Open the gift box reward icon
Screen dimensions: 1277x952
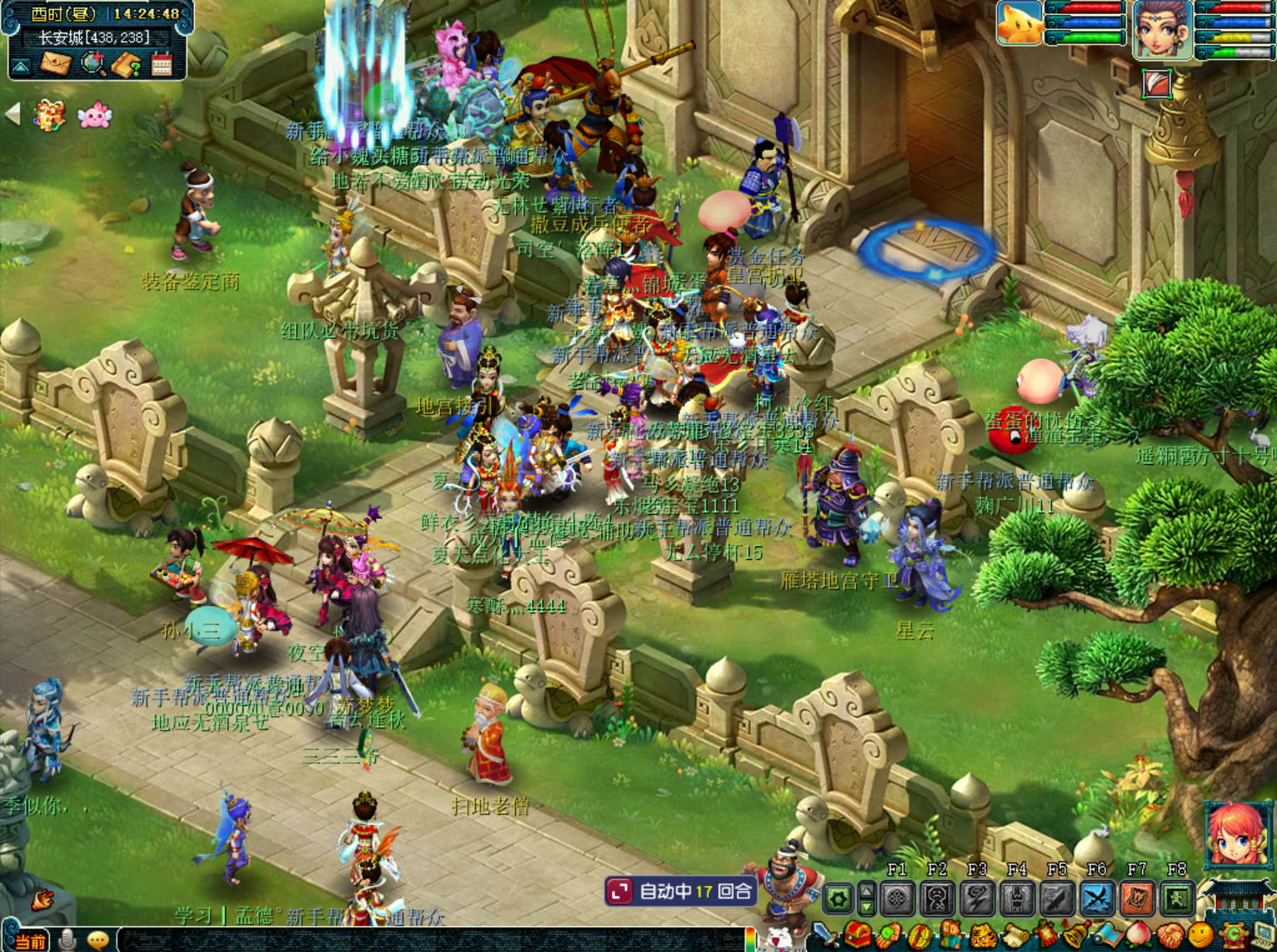(49, 115)
